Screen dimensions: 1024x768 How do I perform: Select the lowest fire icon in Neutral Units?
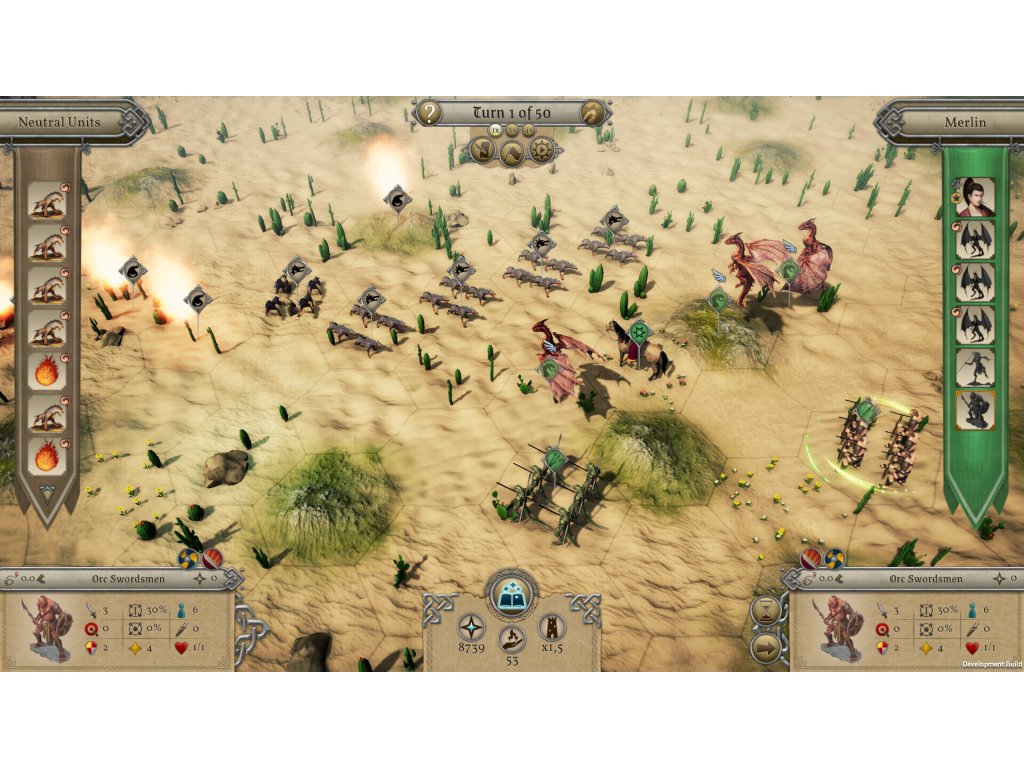(x=46, y=456)
